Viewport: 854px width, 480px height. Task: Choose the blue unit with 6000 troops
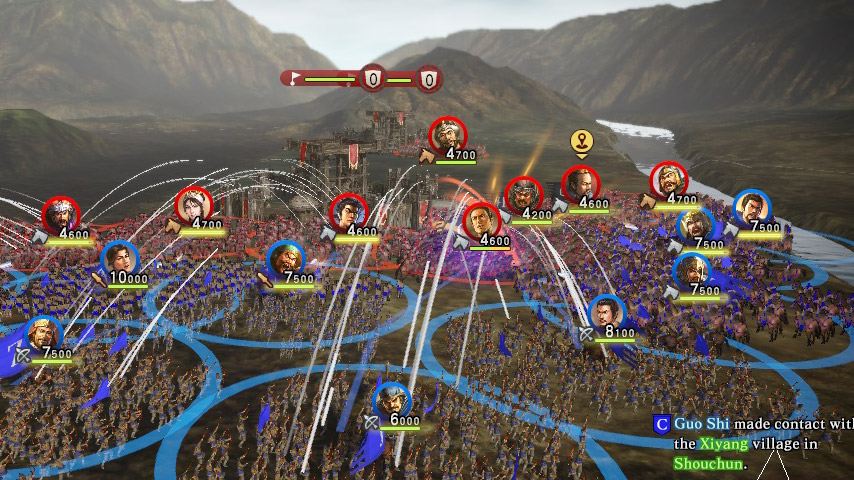[x=392, y=400]
